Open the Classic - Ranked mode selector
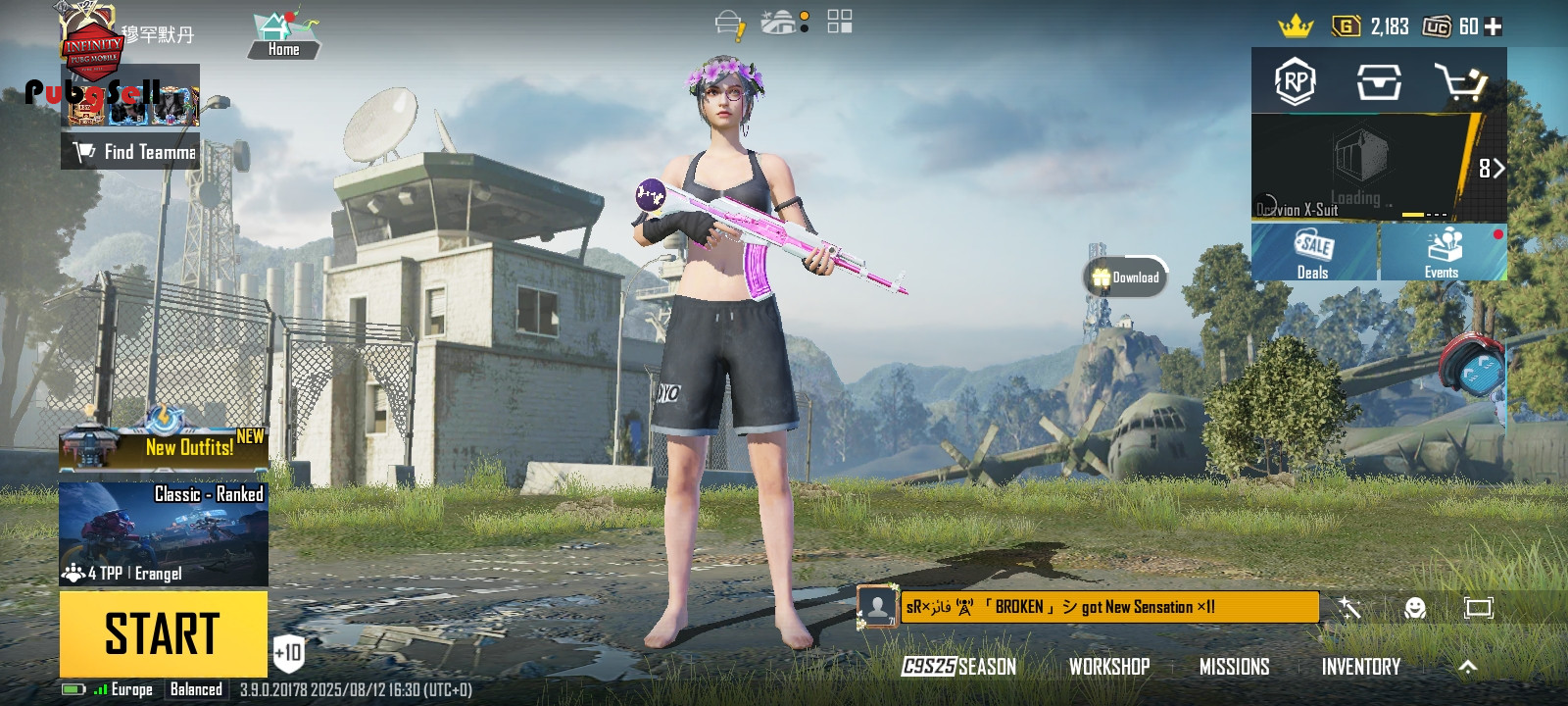The image size is (1568, 706). 164,533
